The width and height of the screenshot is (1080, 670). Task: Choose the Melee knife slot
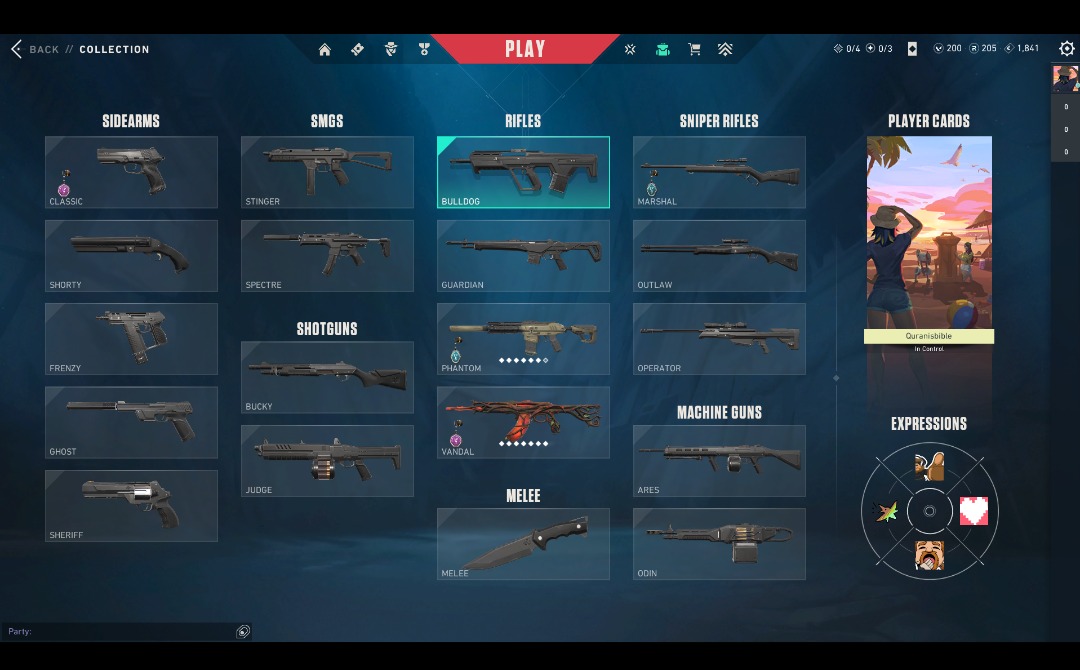point(523,544)
